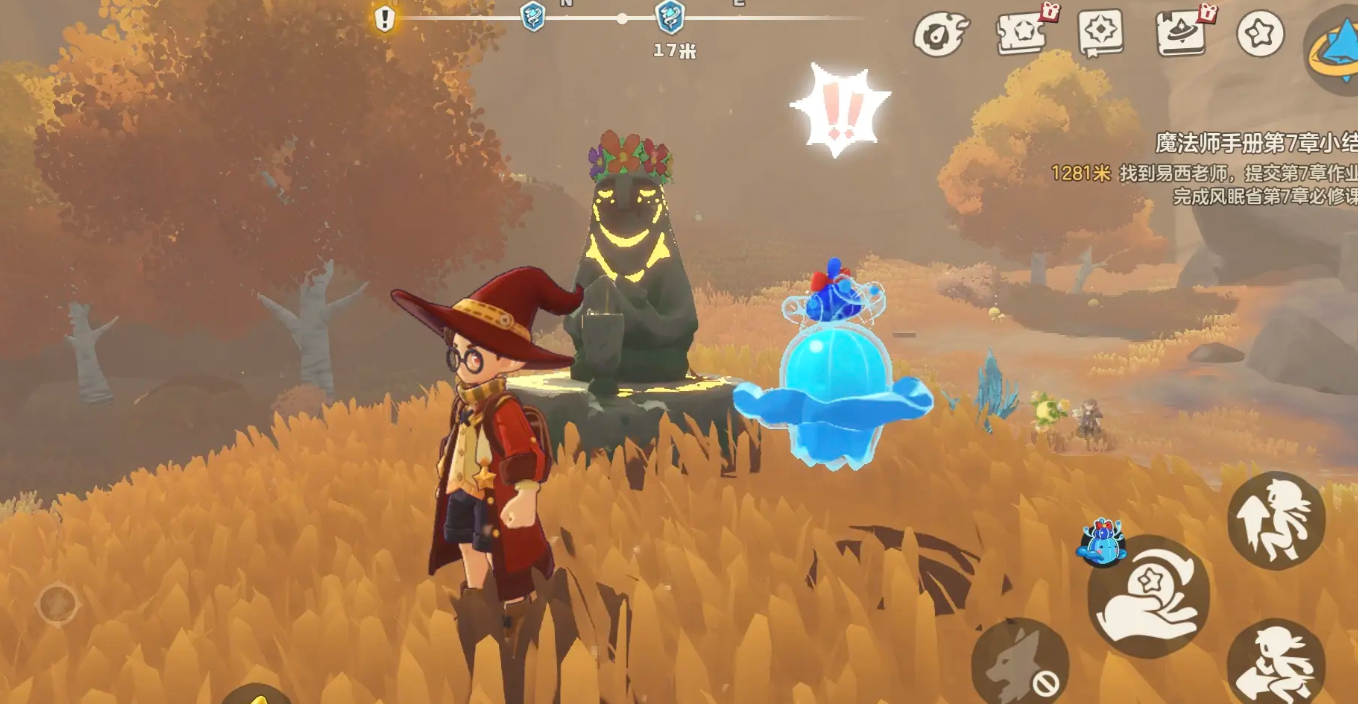Click the yellow exclamation quest marker on compass
The width and height of the screenshot is (1358, 704).
click(x=384, y=18)
